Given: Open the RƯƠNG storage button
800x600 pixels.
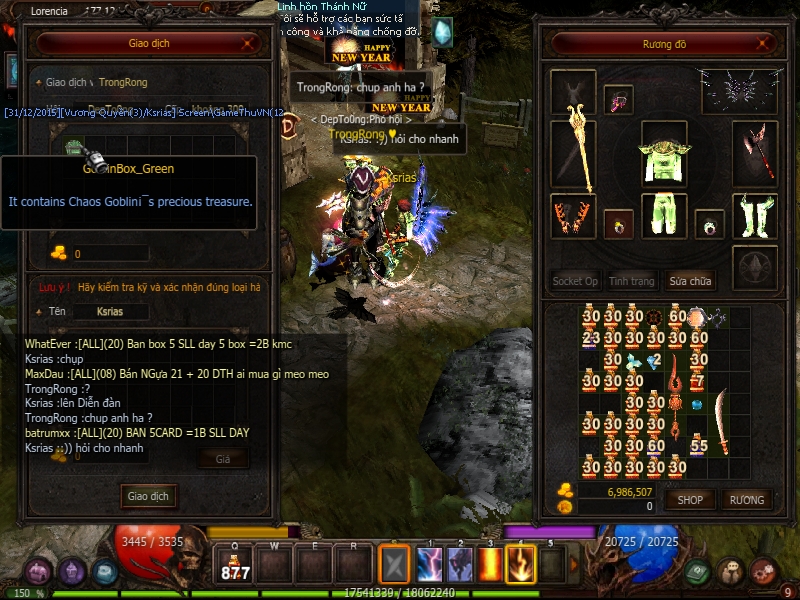Looking at the screenshot, I should tap(746, 499).
